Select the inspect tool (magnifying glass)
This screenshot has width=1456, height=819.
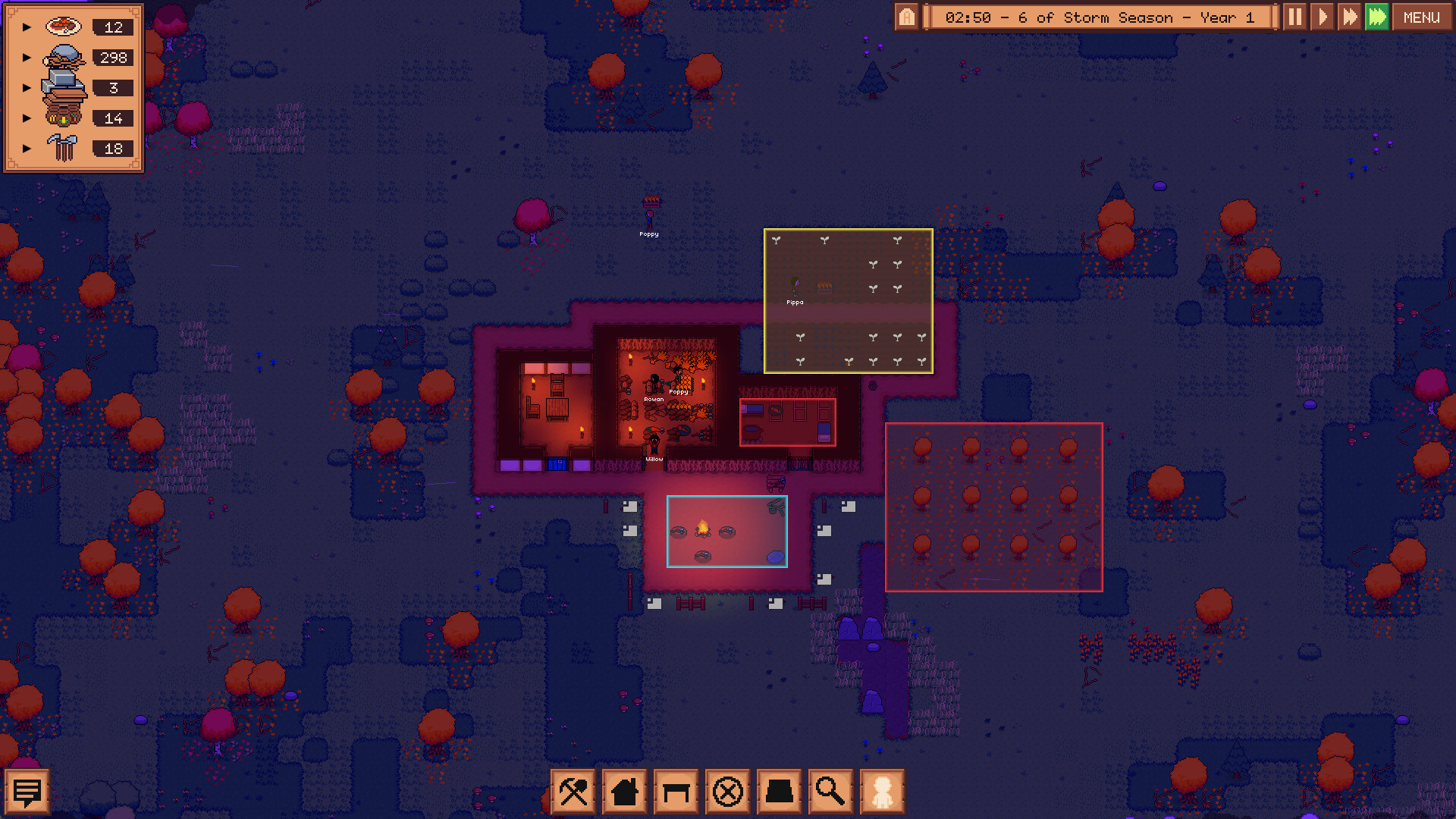coord(830,791)
